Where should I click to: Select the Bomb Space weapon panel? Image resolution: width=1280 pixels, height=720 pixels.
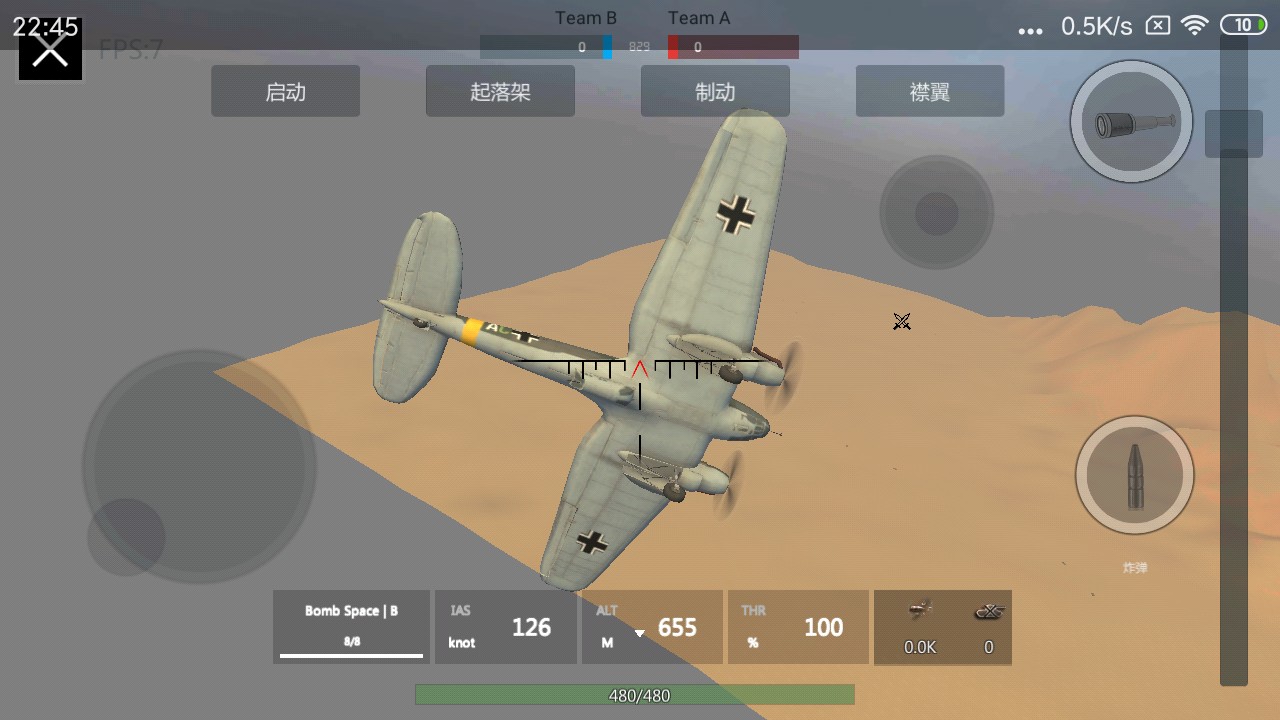click(351, 627)
